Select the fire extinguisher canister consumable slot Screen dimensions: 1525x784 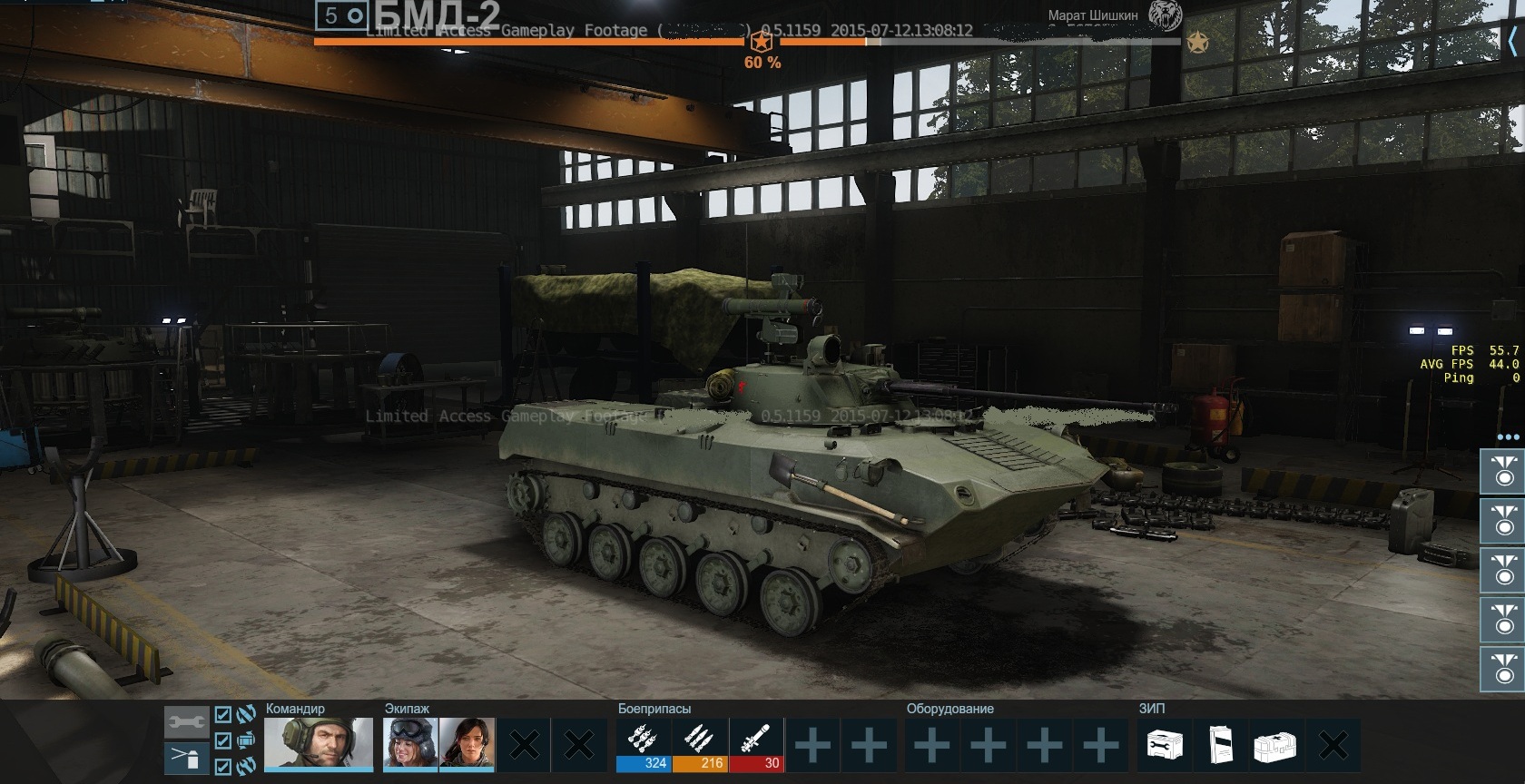[1221, 746]
